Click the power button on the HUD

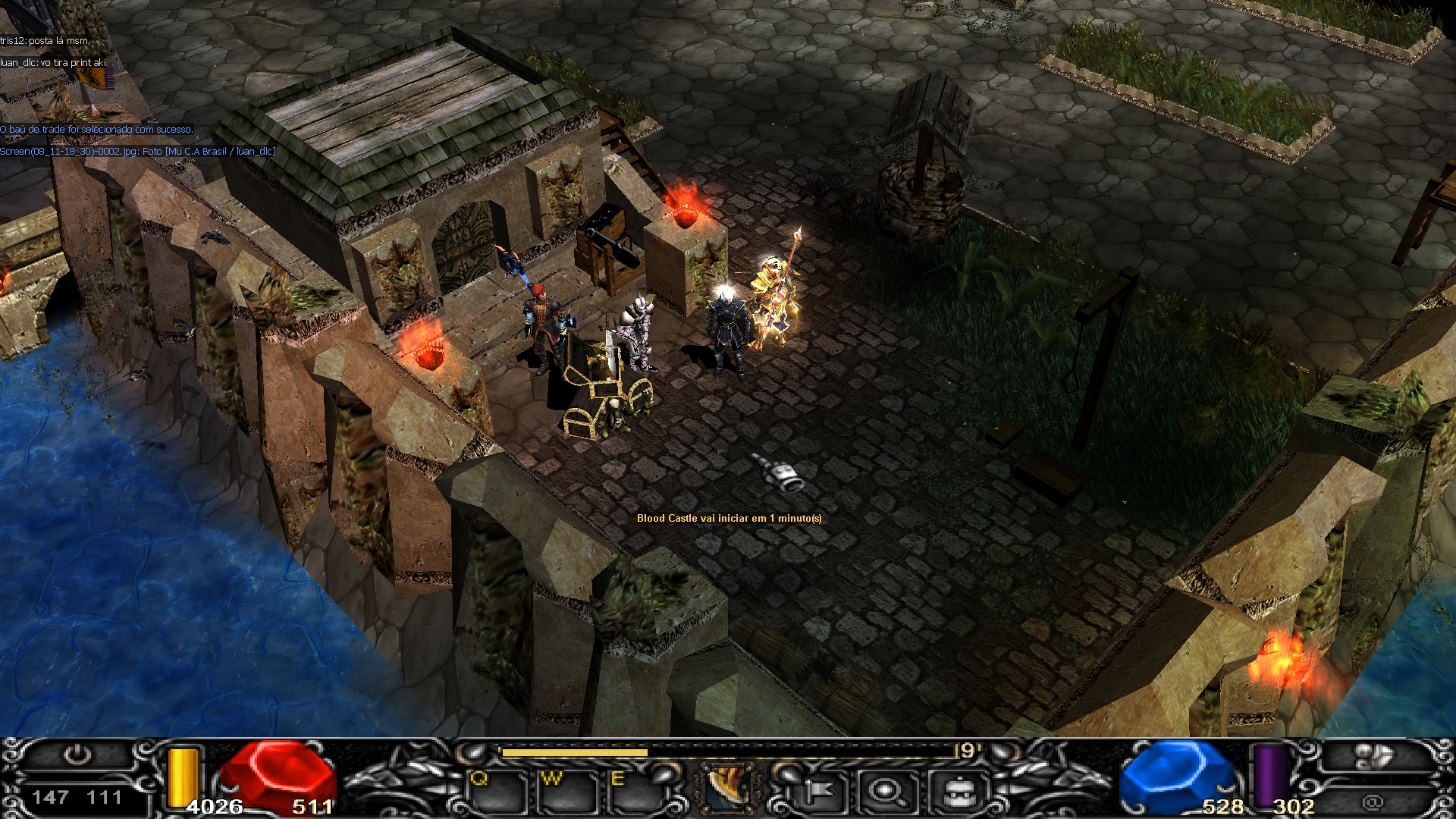tap(77, 755)
